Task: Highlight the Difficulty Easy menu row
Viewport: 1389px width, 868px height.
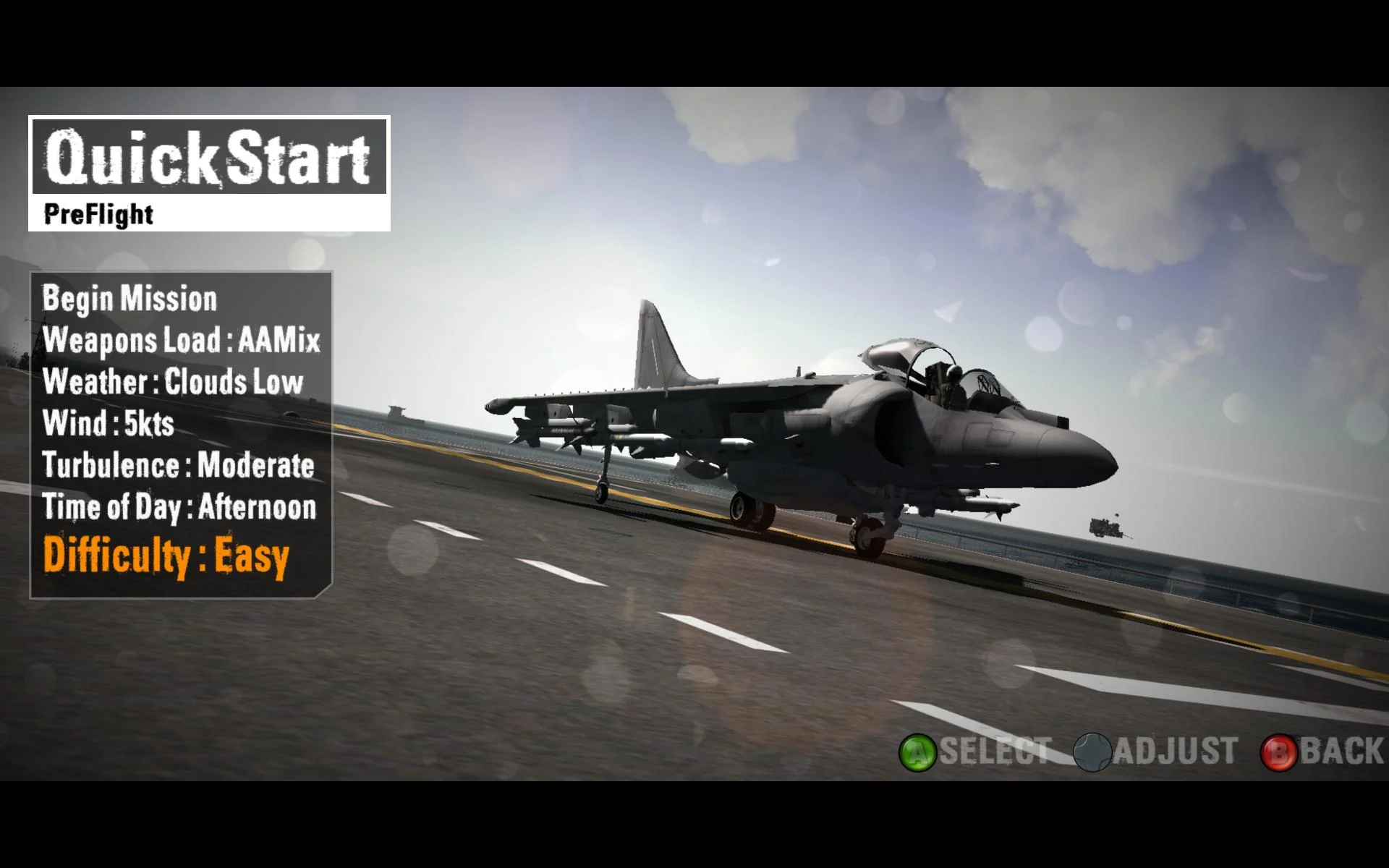Action: coord(166,553)
